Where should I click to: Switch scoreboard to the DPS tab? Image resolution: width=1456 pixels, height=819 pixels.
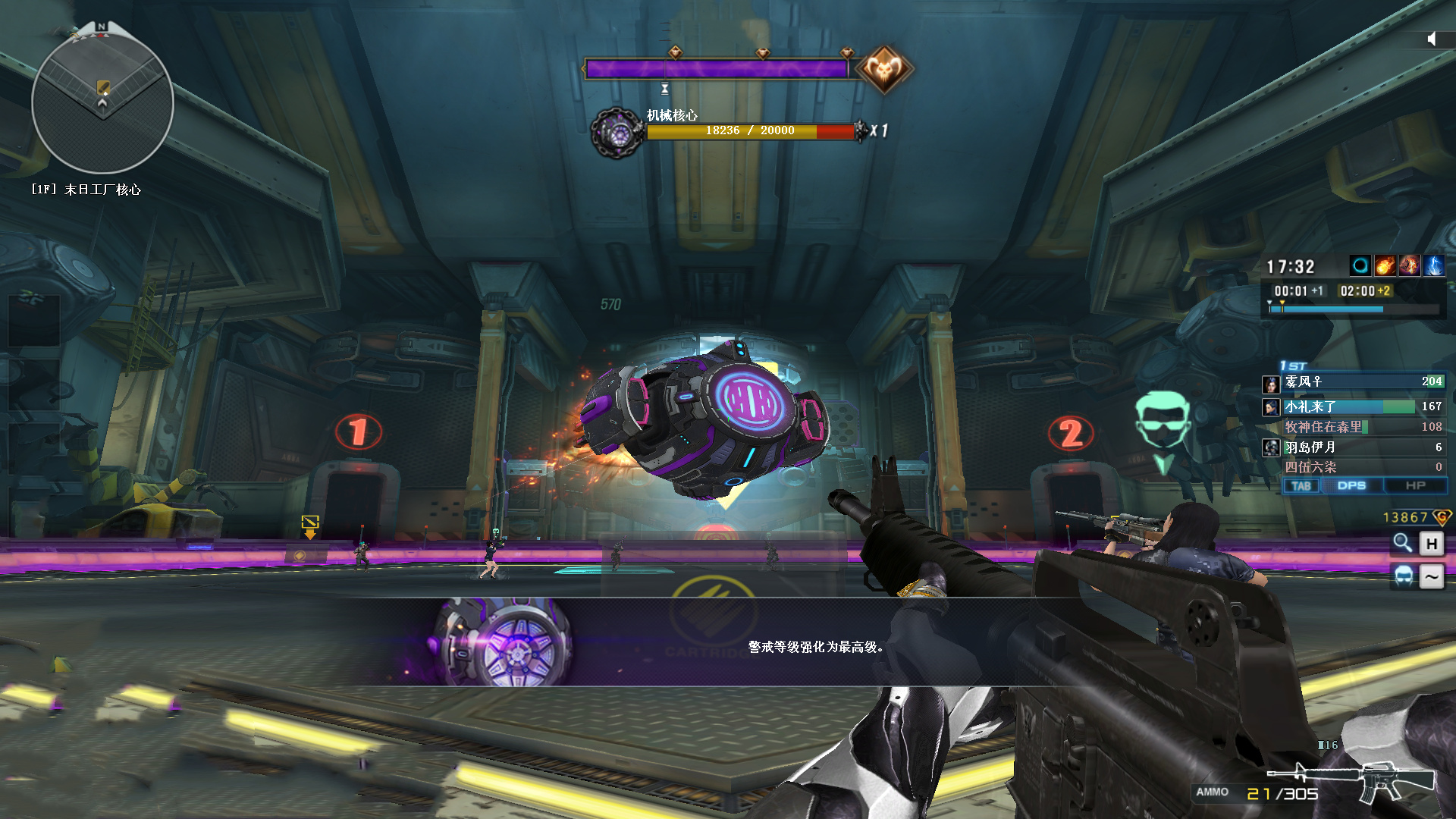tap(1351, 486)
